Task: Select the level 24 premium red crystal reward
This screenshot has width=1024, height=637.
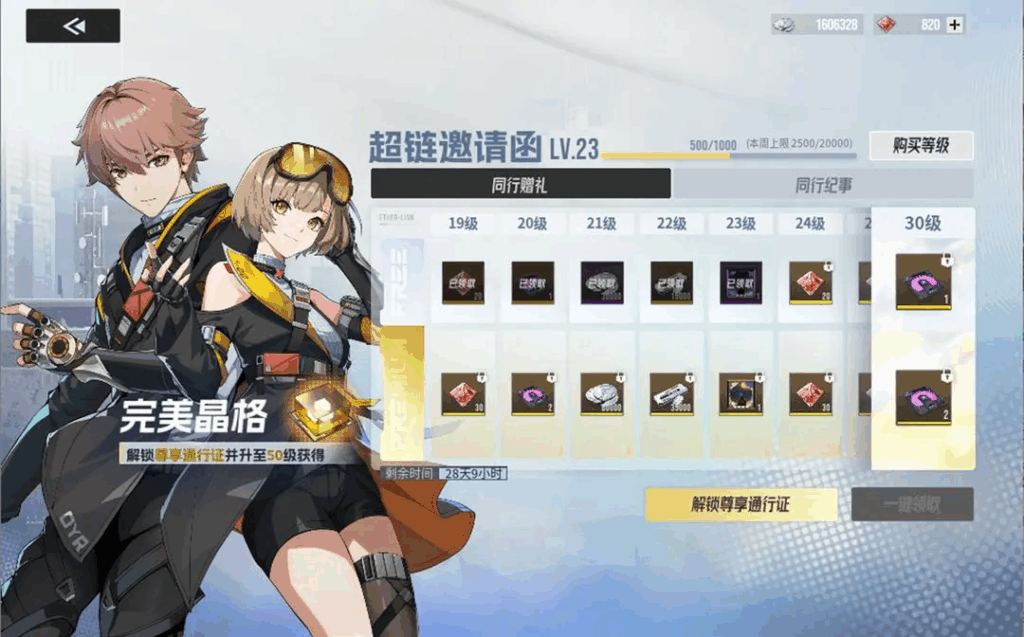Action: tap(810, 394)
